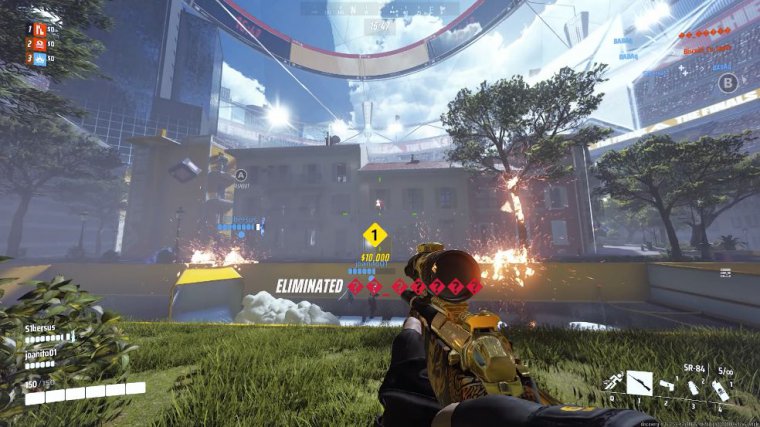Select the gadget in slot 4
Screen dimensions: 760x427
(x=720, y=393)
